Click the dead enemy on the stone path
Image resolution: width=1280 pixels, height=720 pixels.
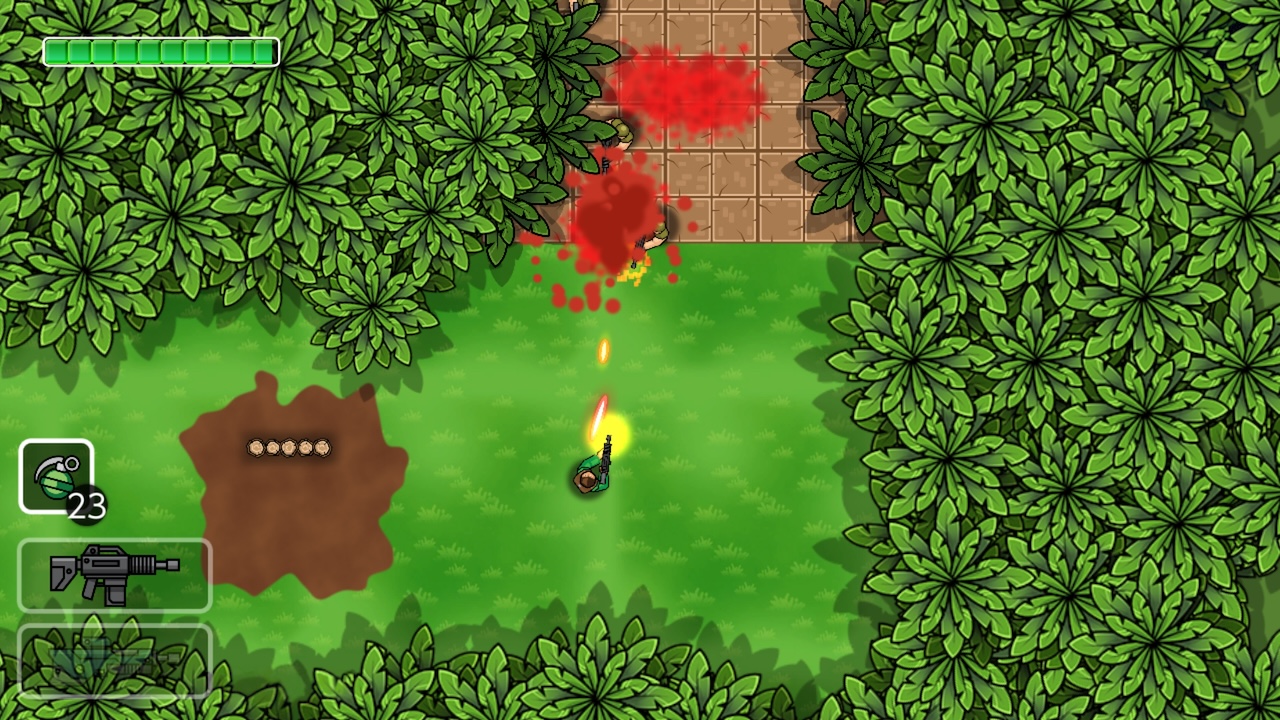[x=655, y=233]
